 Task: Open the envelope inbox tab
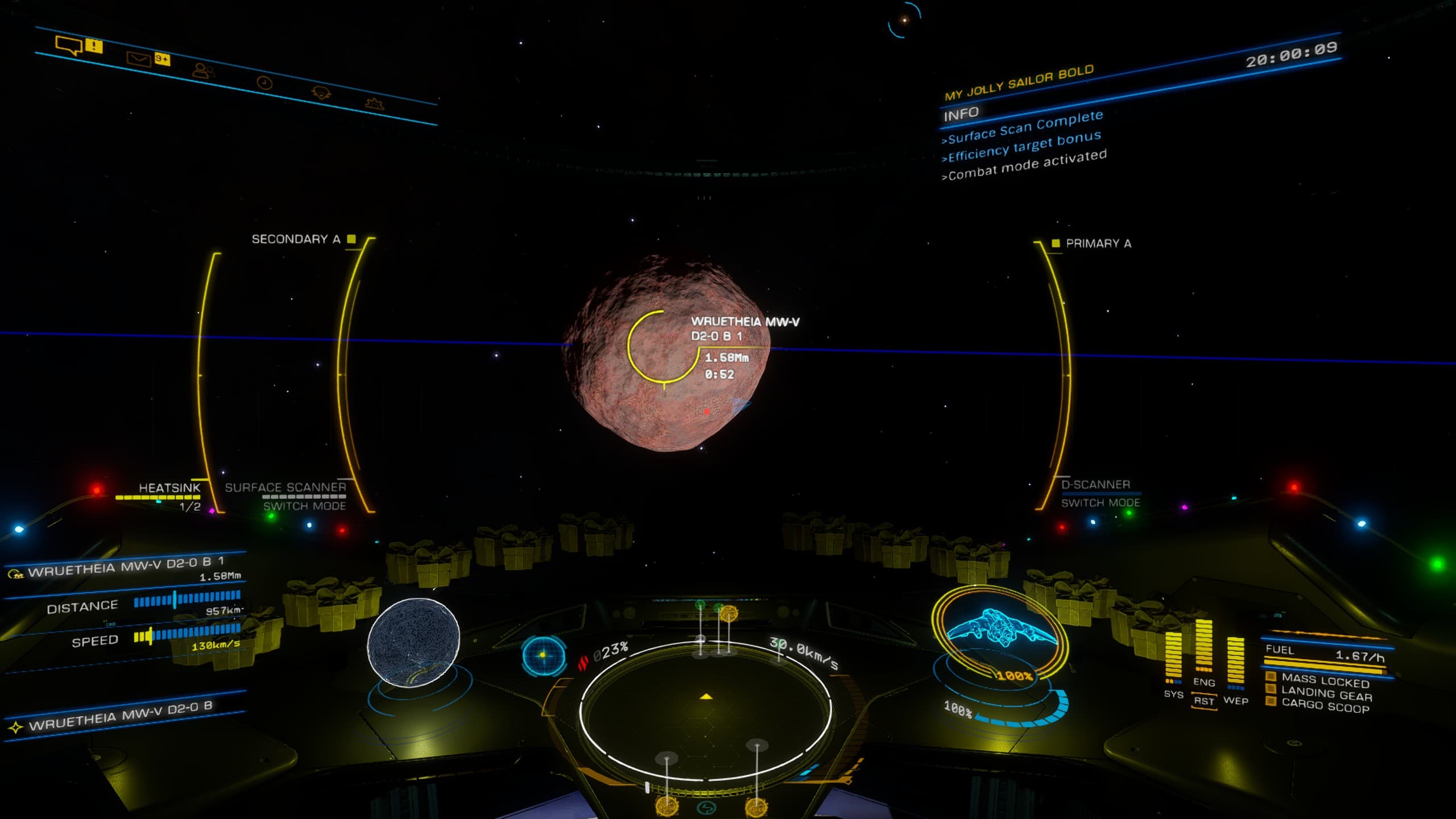pos(139,59)
